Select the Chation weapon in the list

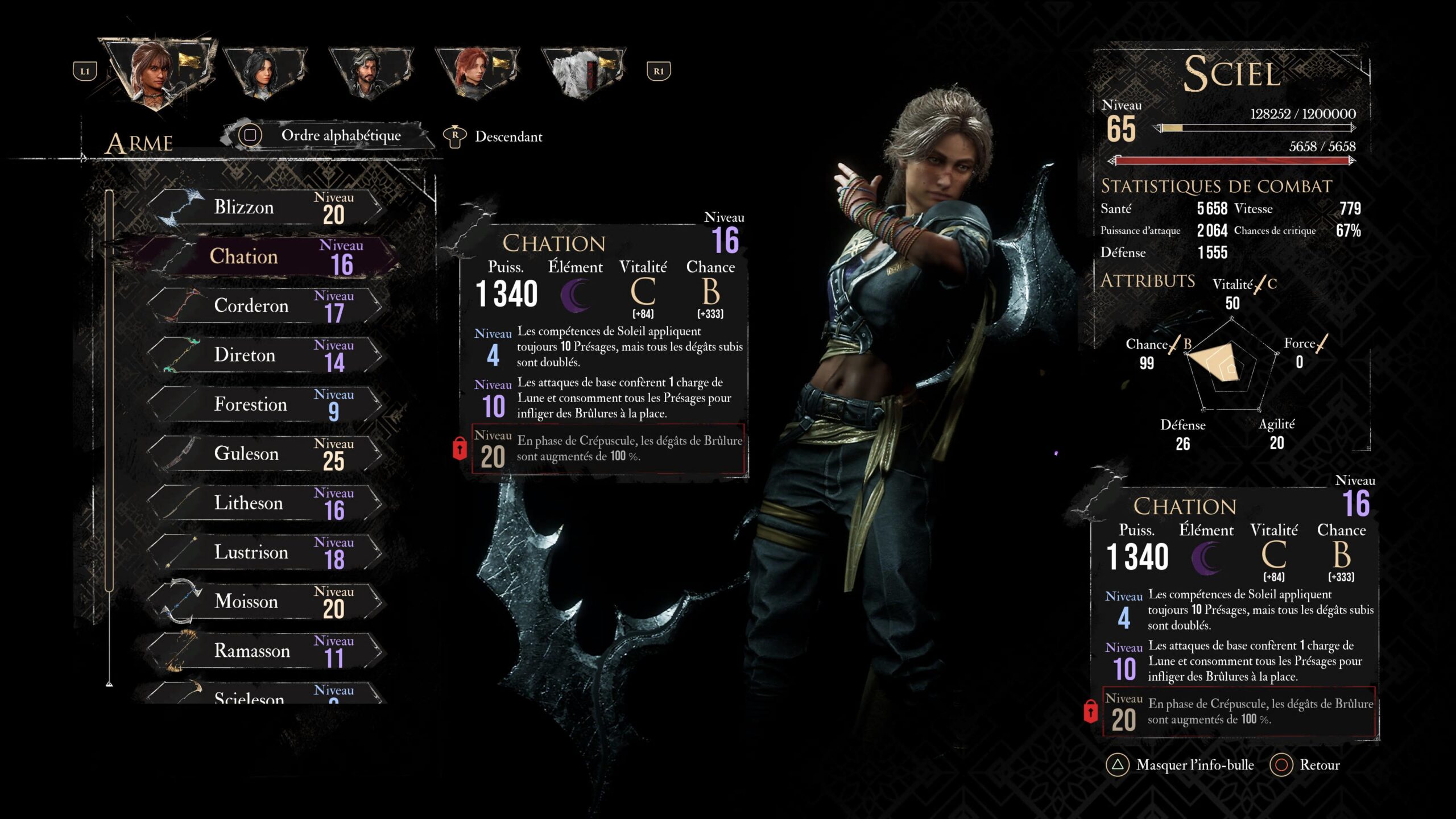245,257
